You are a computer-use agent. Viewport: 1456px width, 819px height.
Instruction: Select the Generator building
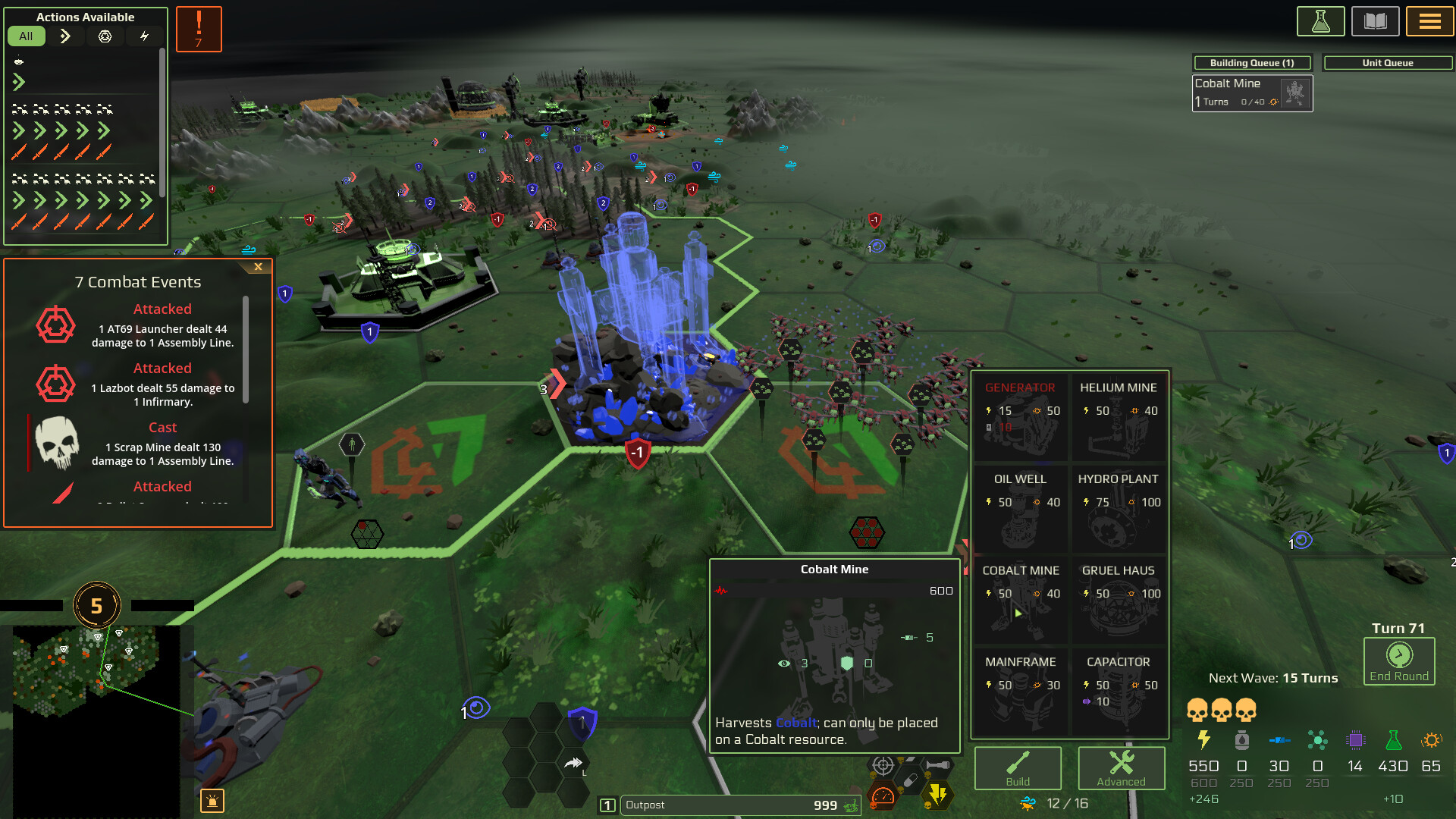coord(1020,416)
